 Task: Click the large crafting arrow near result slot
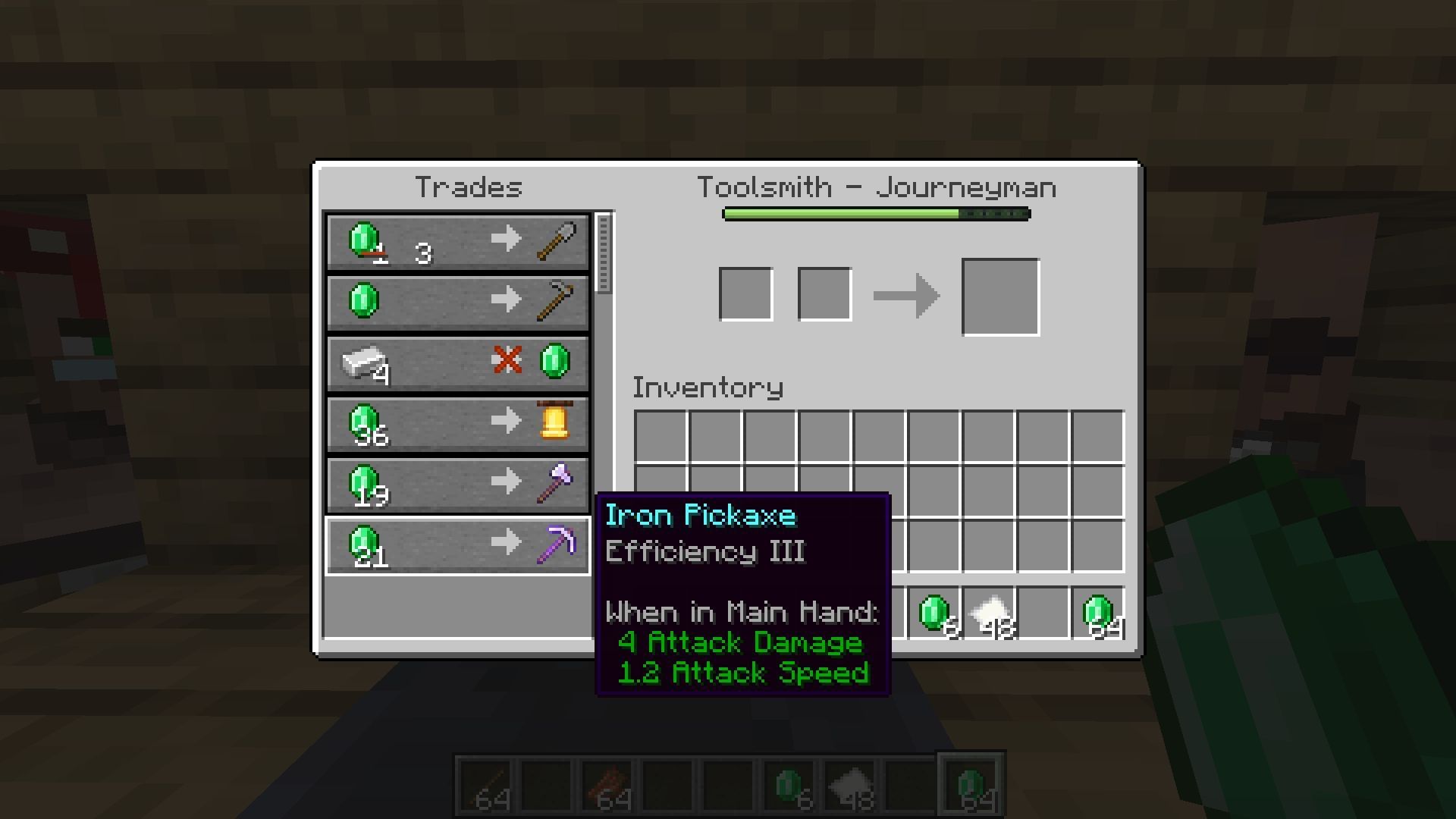point(908,294)
